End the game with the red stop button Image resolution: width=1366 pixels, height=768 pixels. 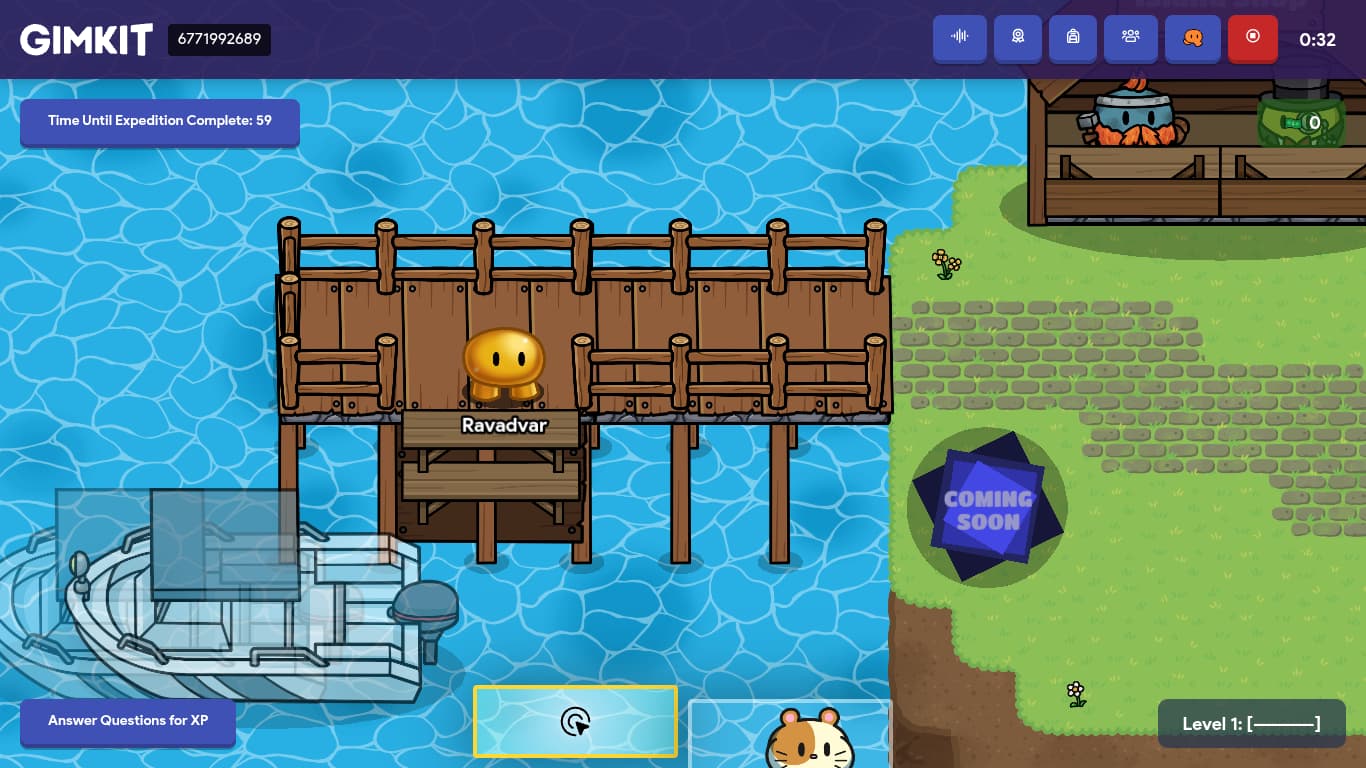1253,38
